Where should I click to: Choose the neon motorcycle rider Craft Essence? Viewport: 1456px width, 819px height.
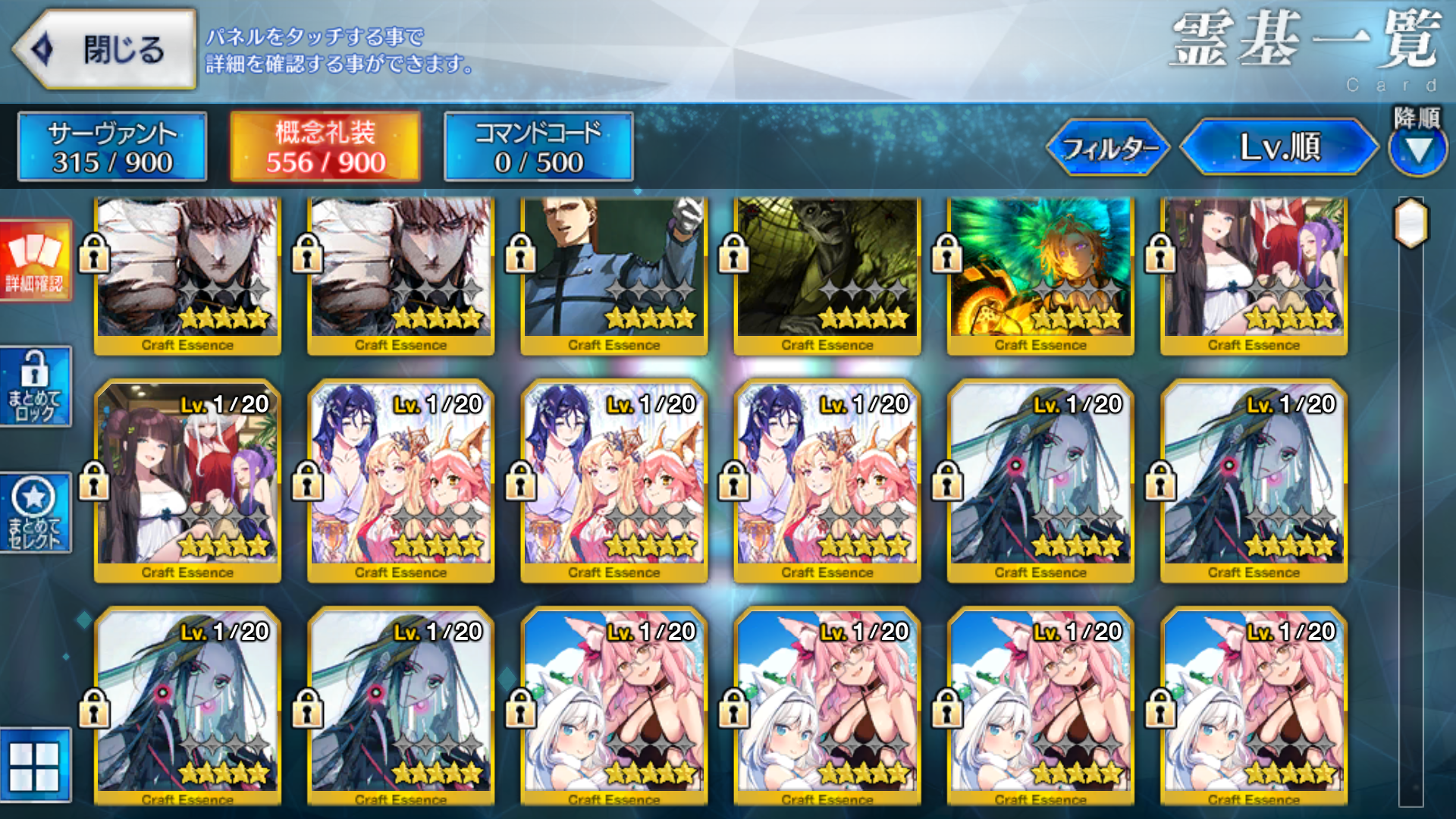point(1040,273)
